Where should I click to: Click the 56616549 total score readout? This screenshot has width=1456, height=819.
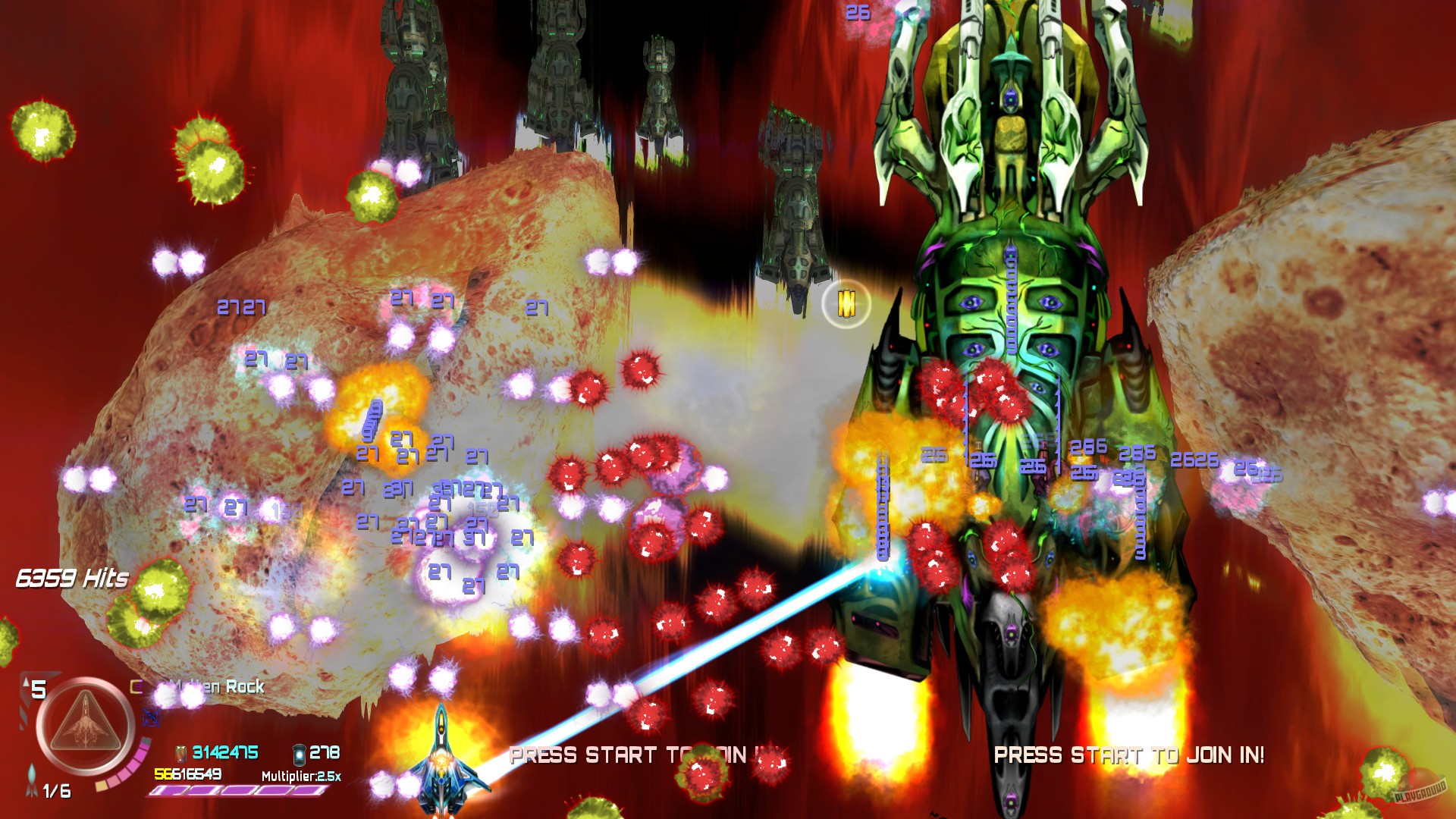pyautogui.click(x=187, y=775)
